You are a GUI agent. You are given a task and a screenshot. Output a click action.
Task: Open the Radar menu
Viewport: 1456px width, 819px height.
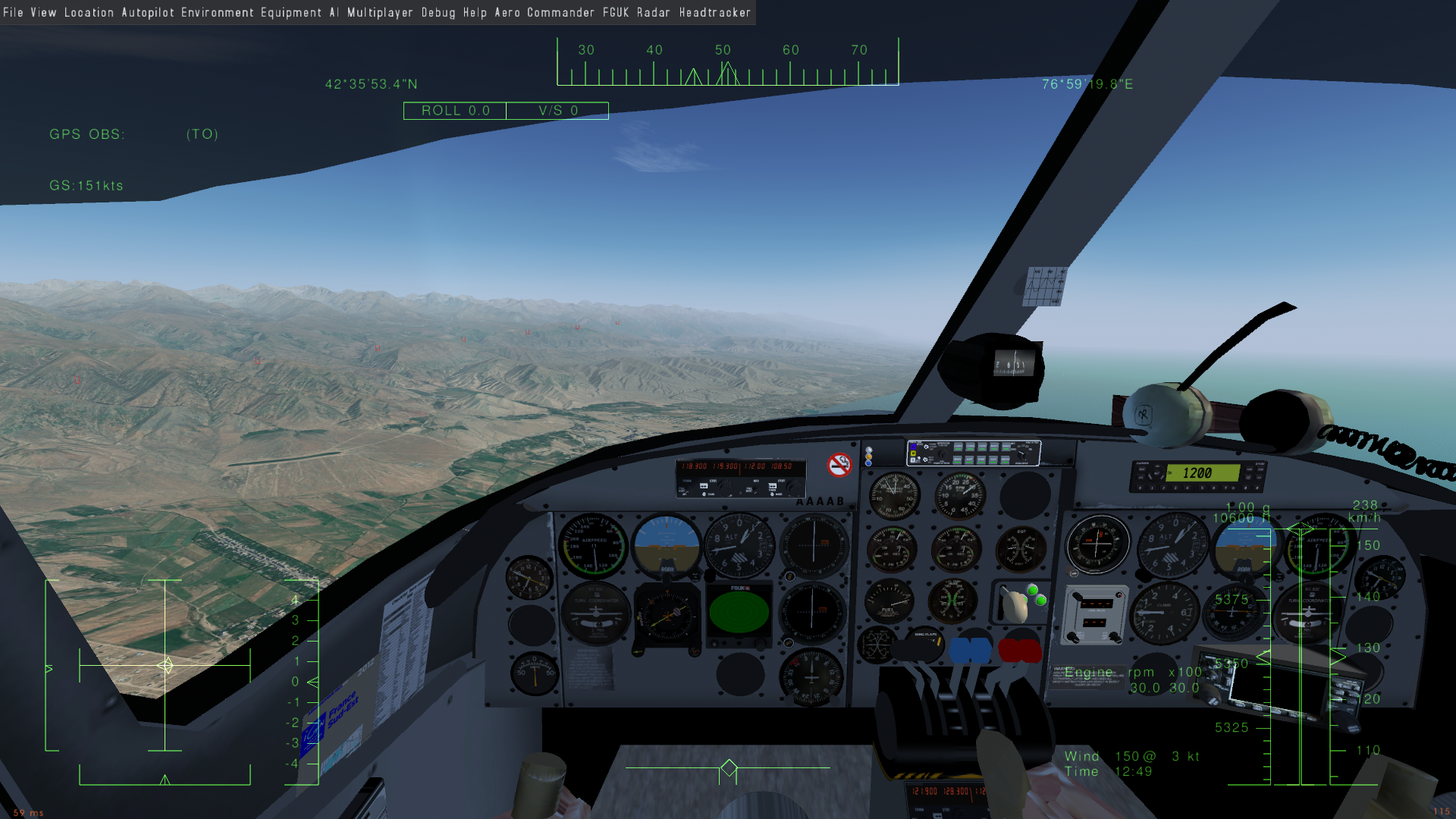tap(653, 12)
